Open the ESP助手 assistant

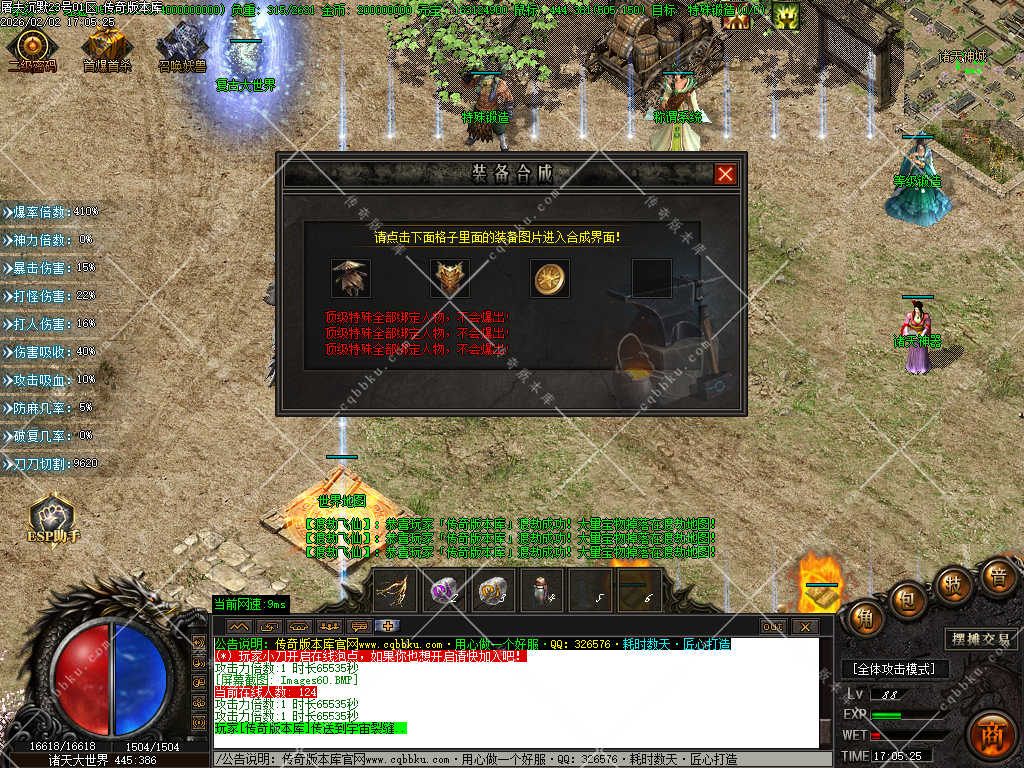point(51,517)
